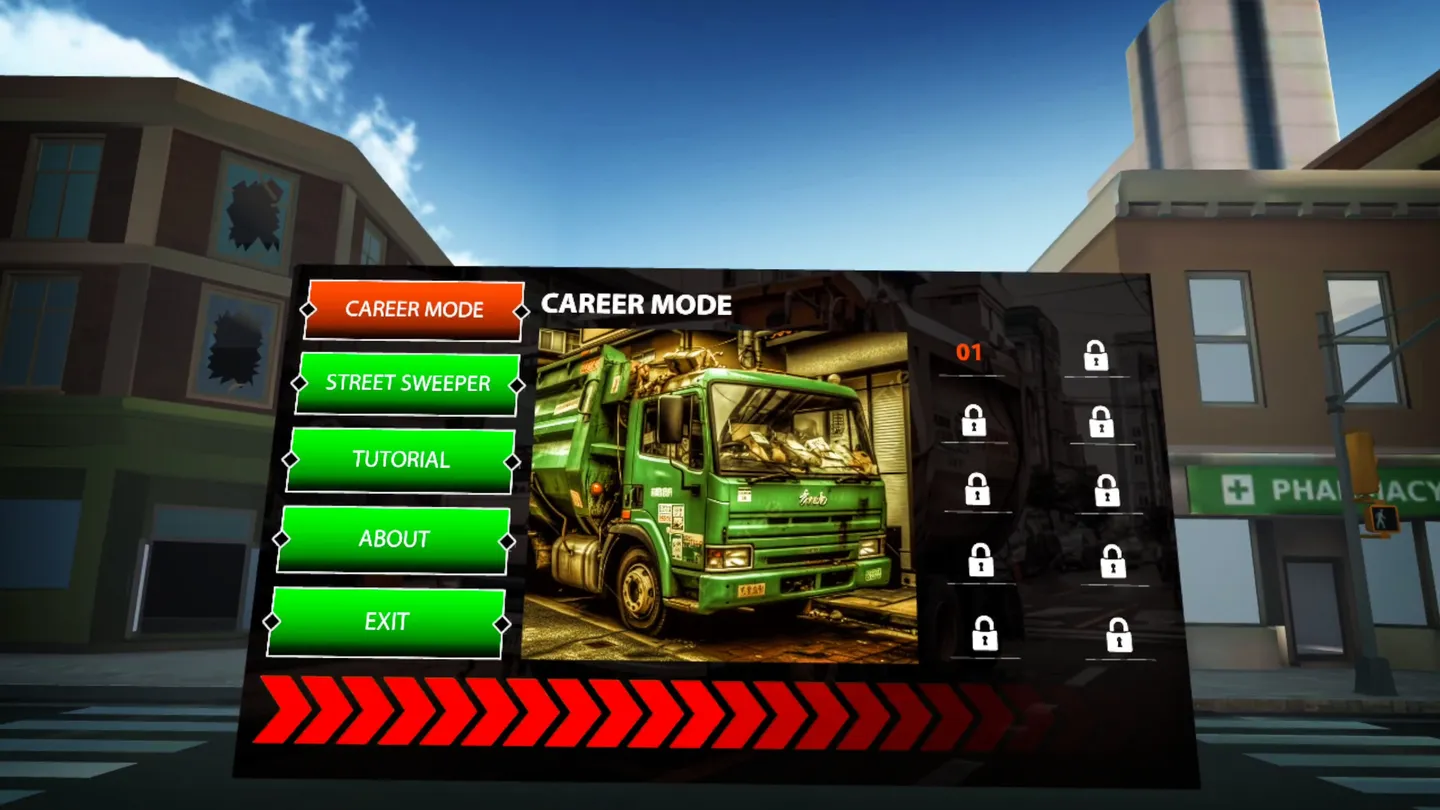The width and height of the screenshot is (1440, 810).
Task: Click the CAREER MODE heading text
Action: (x=634, y=305)
